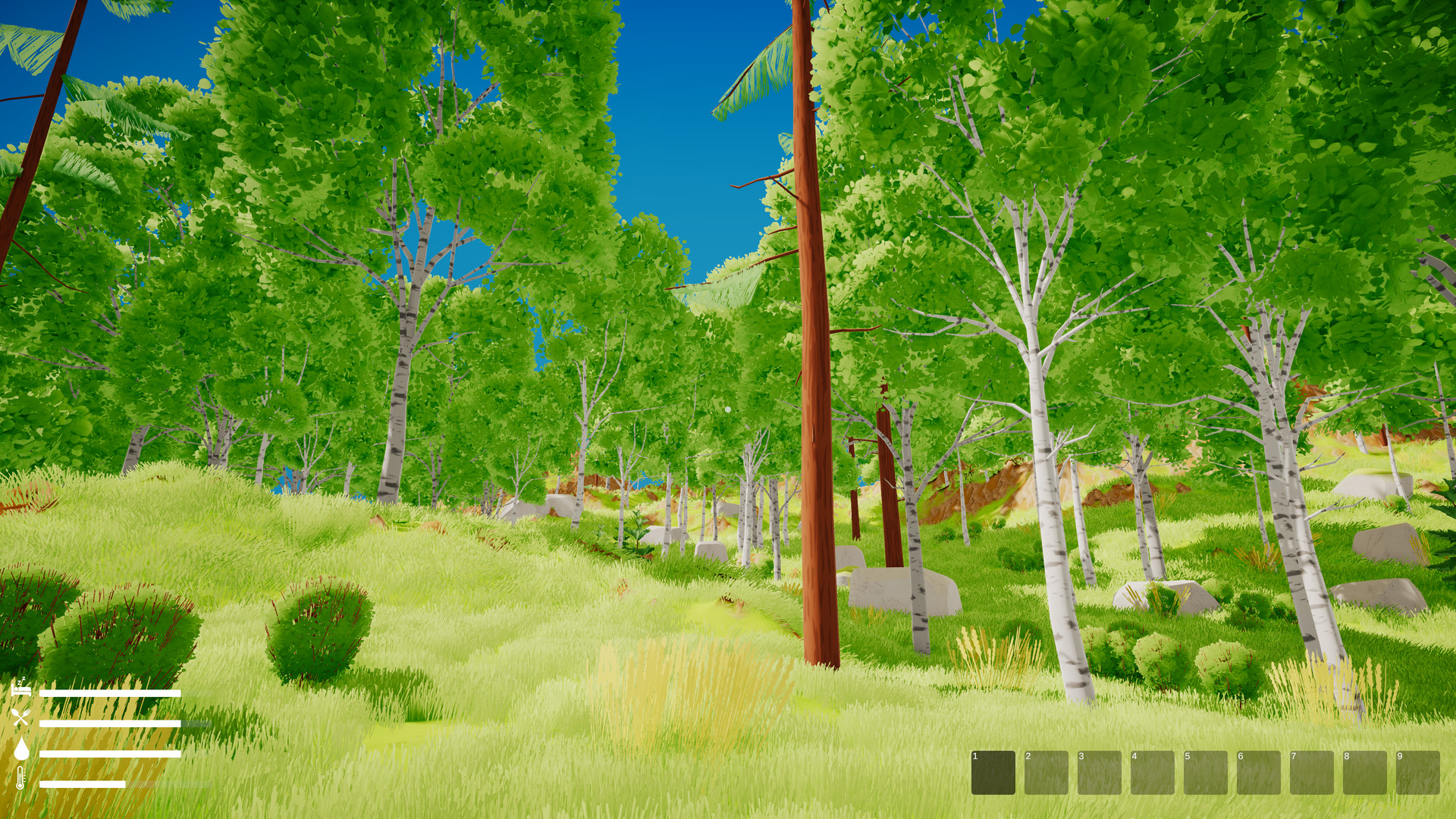This screenshot has width=1456, height=819.
Task: Click the bed sleep status icon
Action: (20, 690)
